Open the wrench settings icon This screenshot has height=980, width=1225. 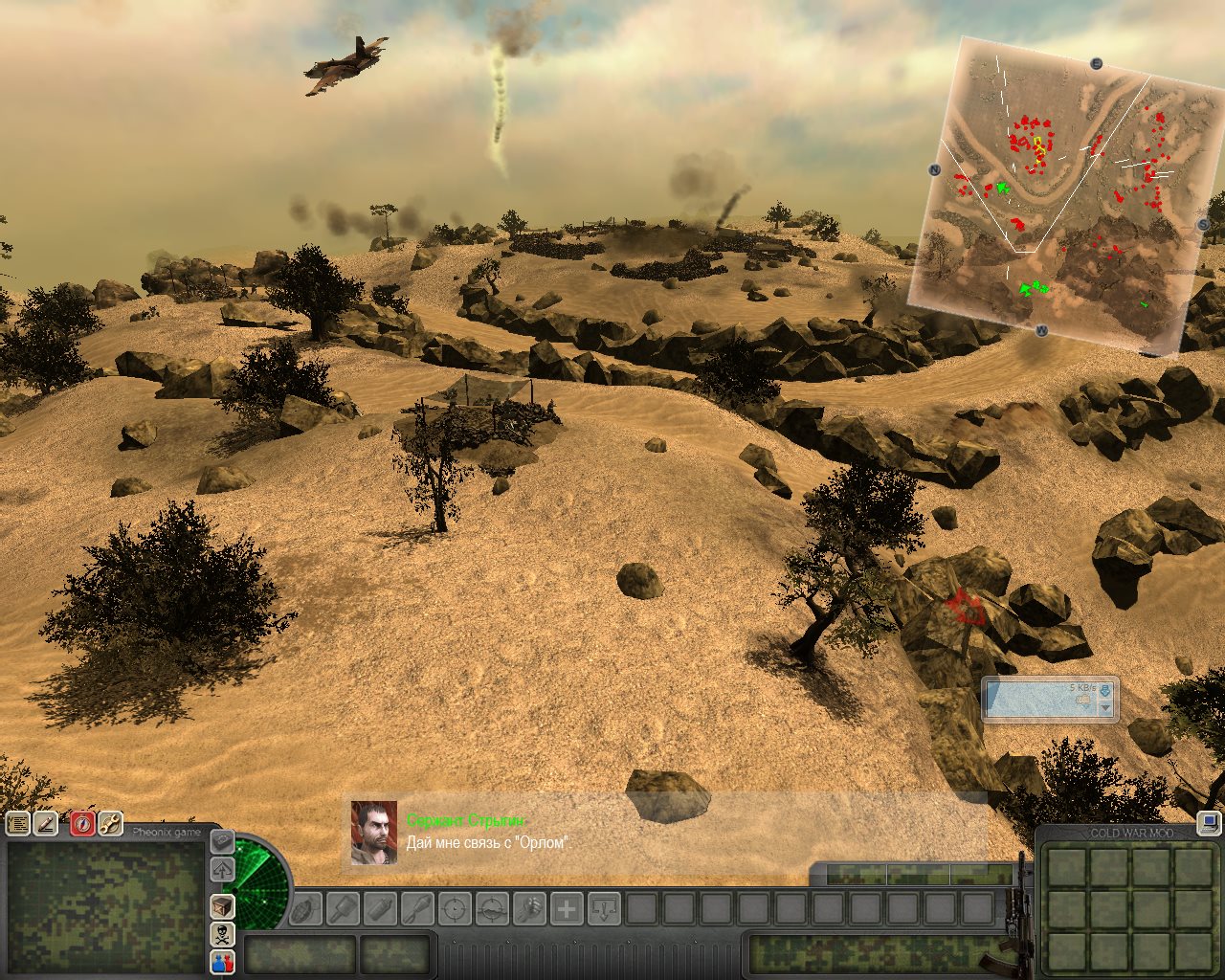[x=110, y=823]
